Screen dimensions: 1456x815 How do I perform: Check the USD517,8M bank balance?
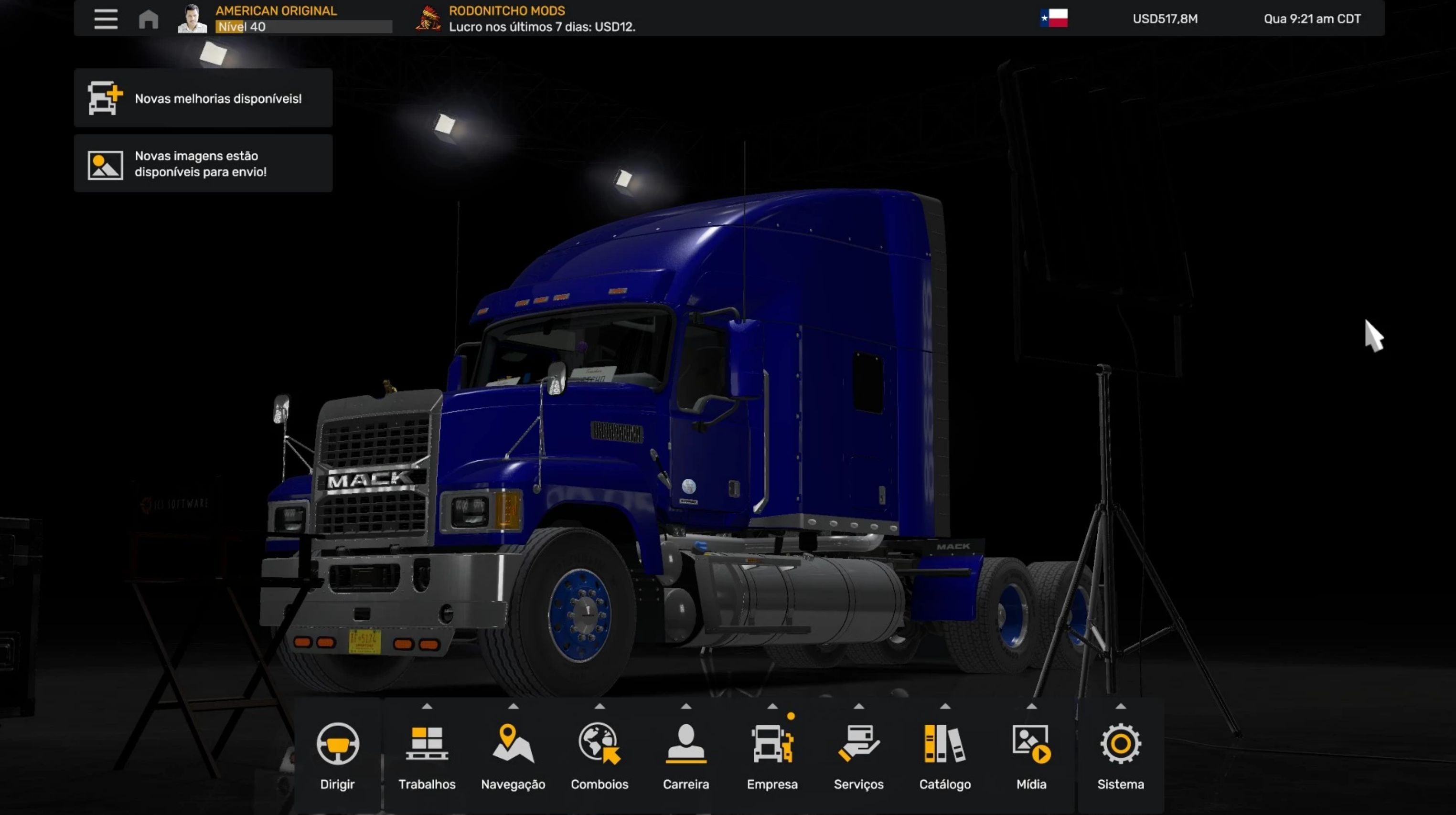coord(1165,19)
